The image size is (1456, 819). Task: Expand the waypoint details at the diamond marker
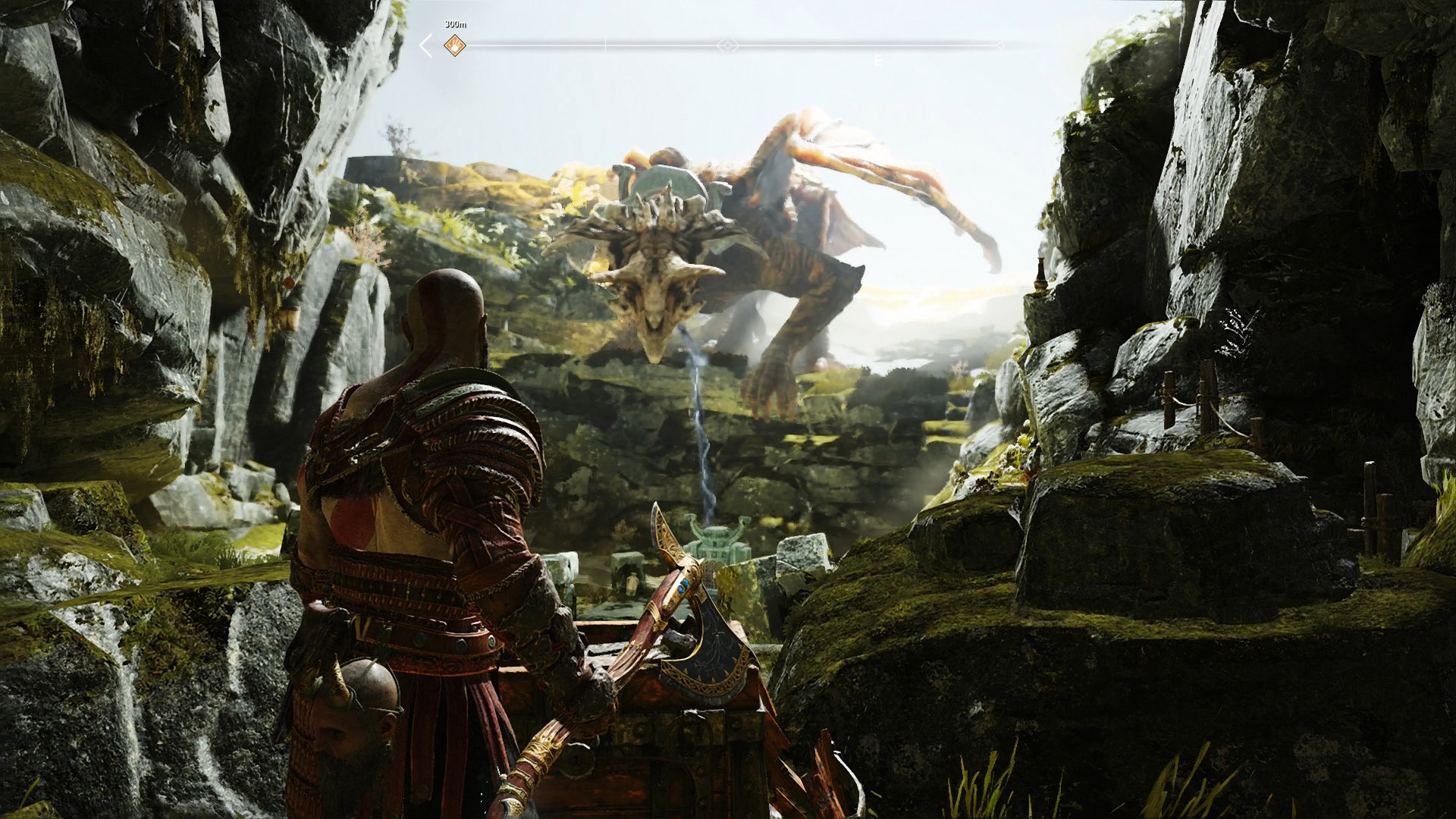pos(728,44)
